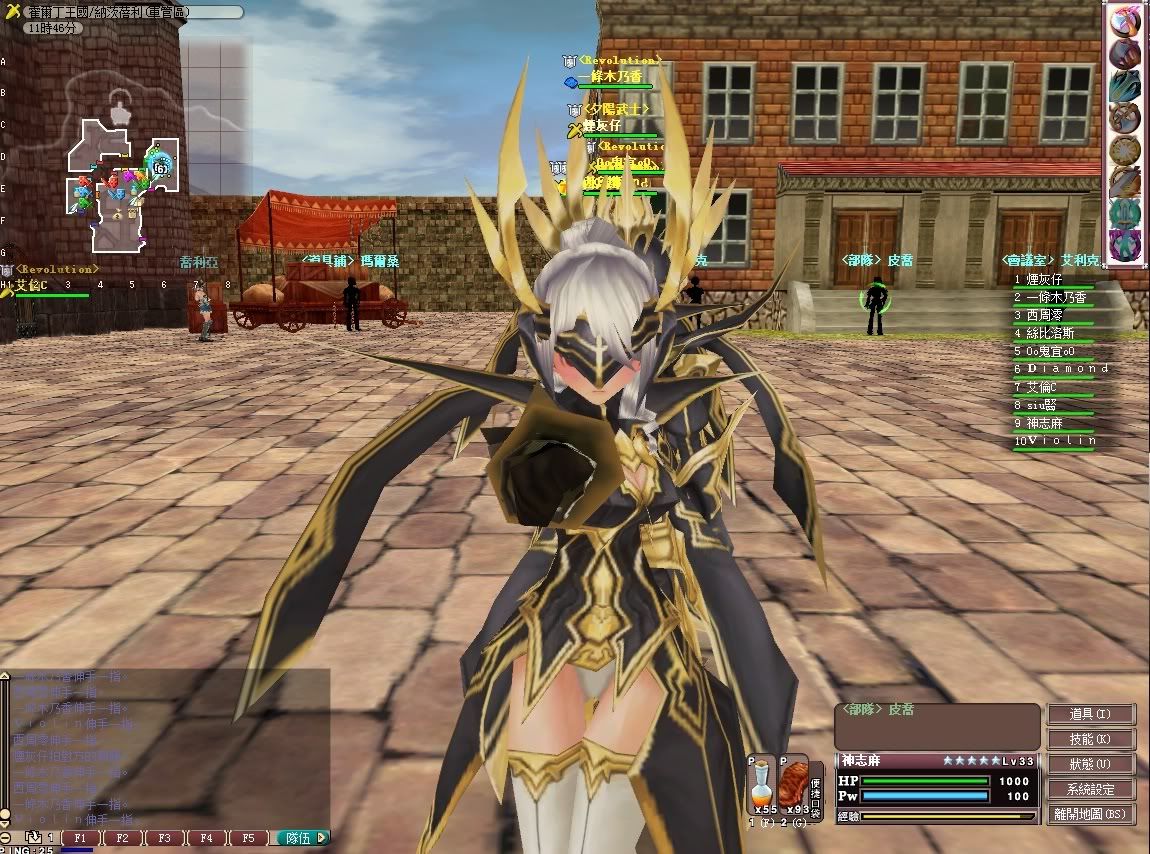
Task: Use the potion bottle quick slot
Action: pos(763,783)
